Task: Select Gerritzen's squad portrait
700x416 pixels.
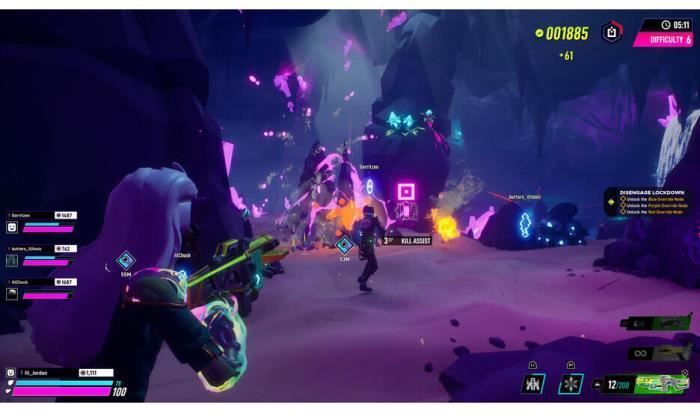Action: click(12, 227)
